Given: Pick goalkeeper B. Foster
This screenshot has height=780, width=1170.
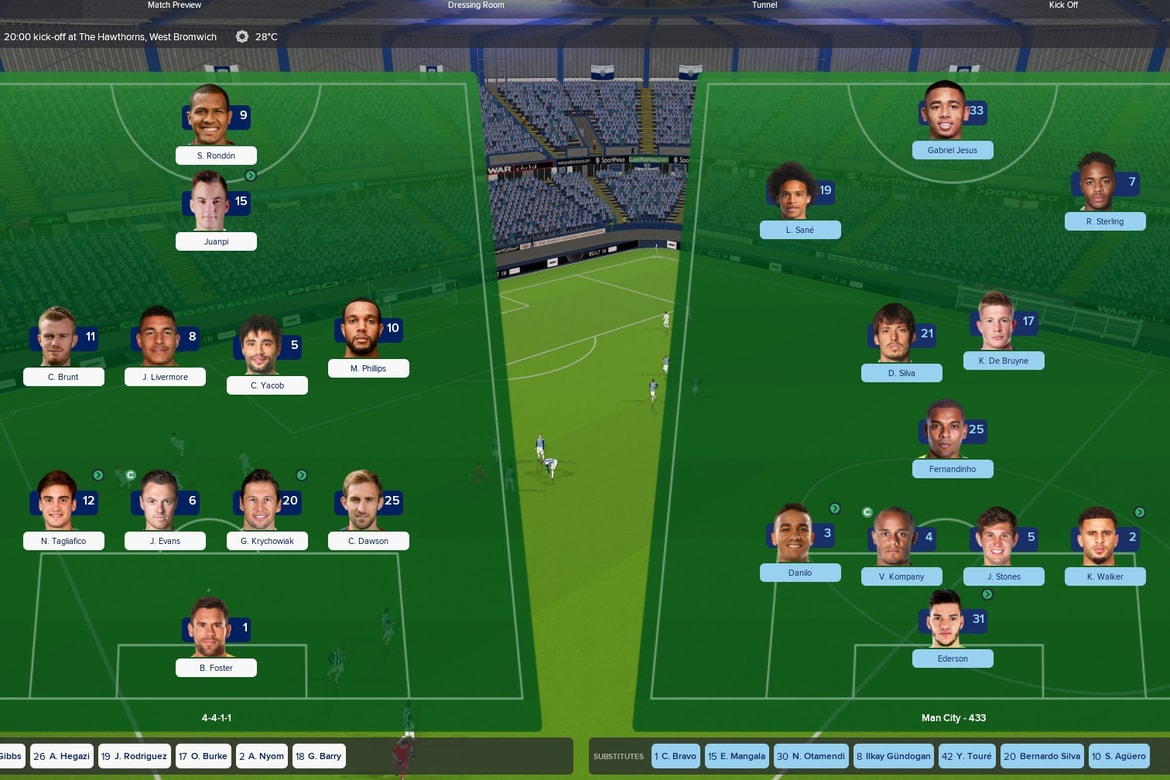Looking at the screenshot, I should (215, 667).
